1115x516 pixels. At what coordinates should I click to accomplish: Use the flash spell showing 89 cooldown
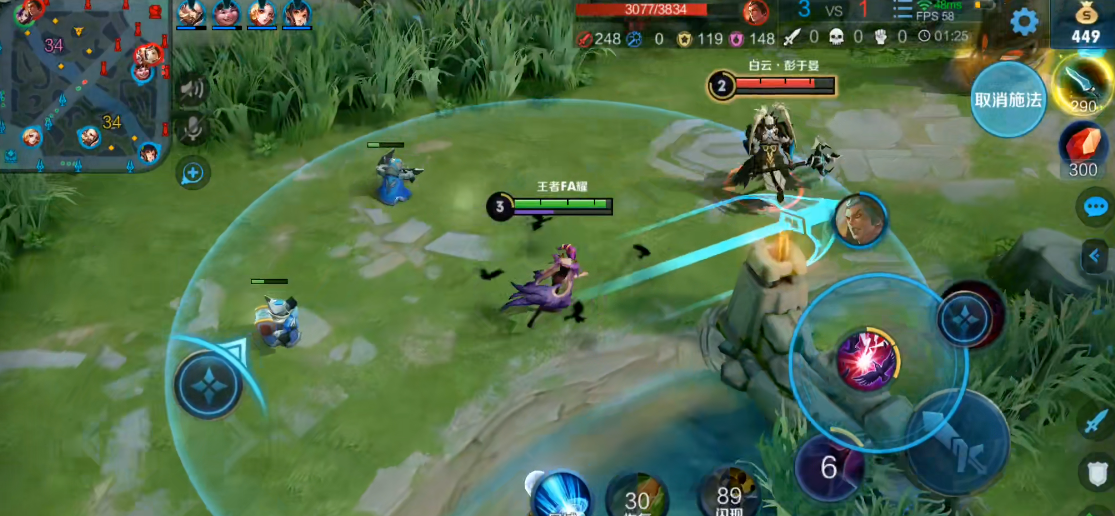tap(729, 493)
